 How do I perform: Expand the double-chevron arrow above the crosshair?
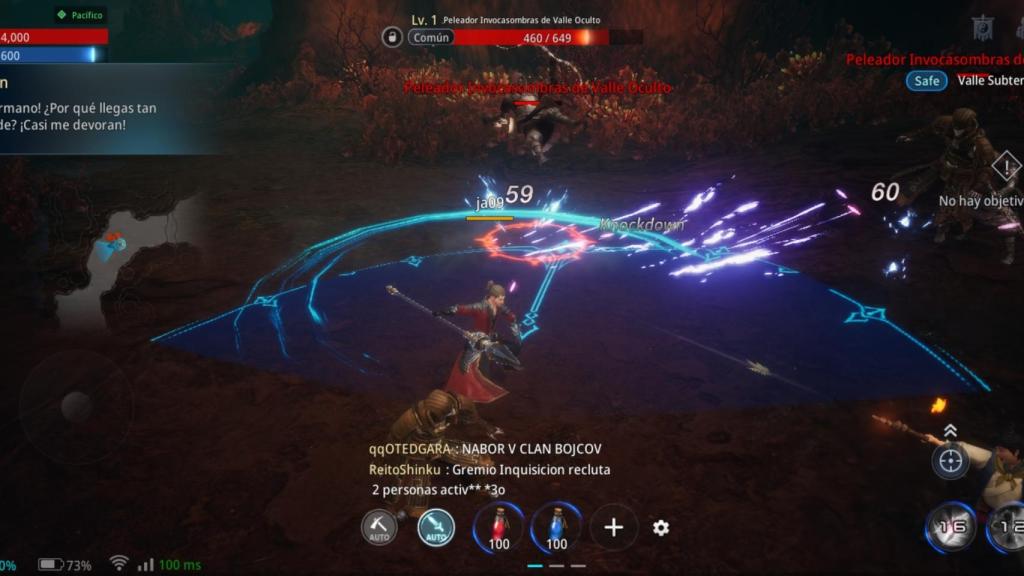pyautogui.click(x=950, y=430)
